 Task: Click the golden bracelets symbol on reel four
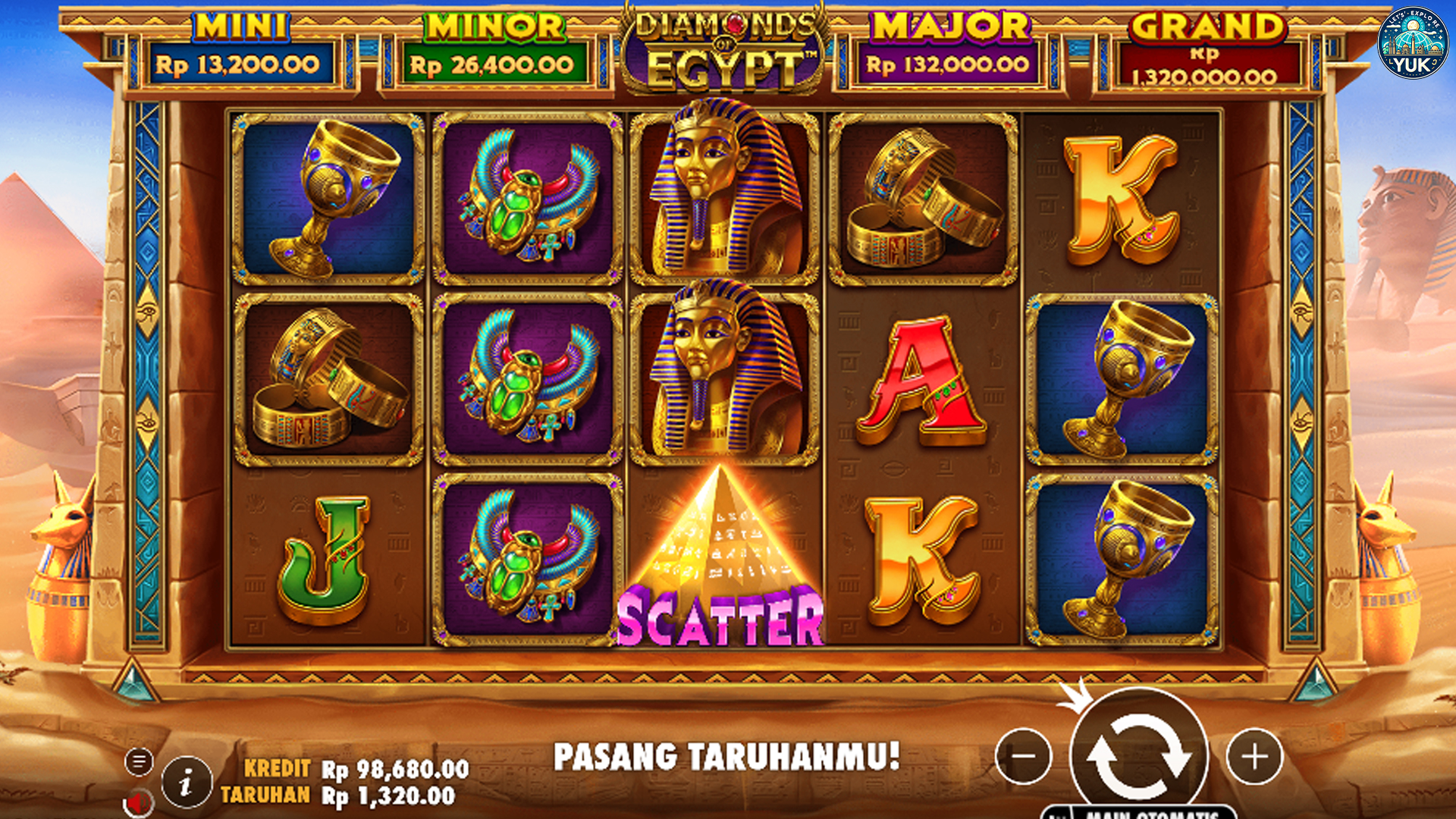[921, 197]
